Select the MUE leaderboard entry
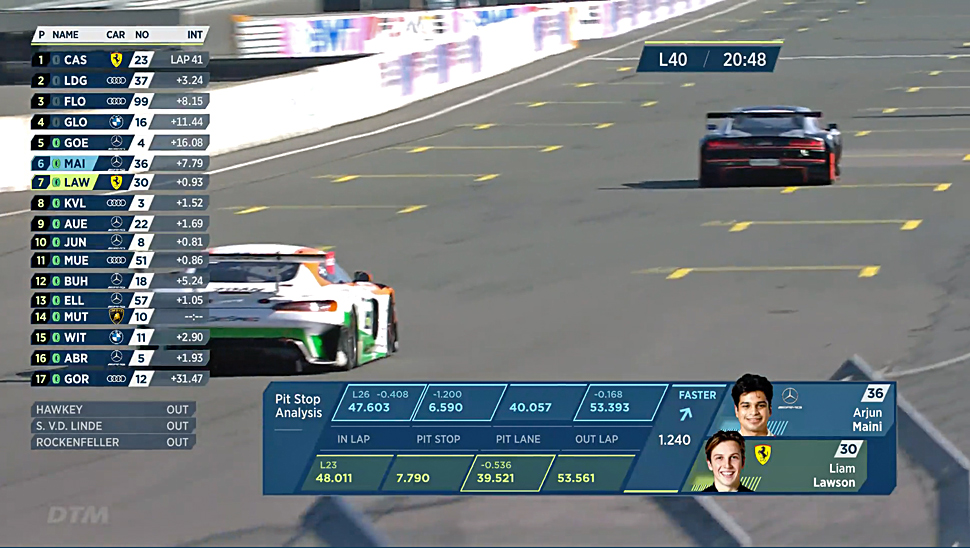This screenshot has width=970, height=548. point(120,260)
